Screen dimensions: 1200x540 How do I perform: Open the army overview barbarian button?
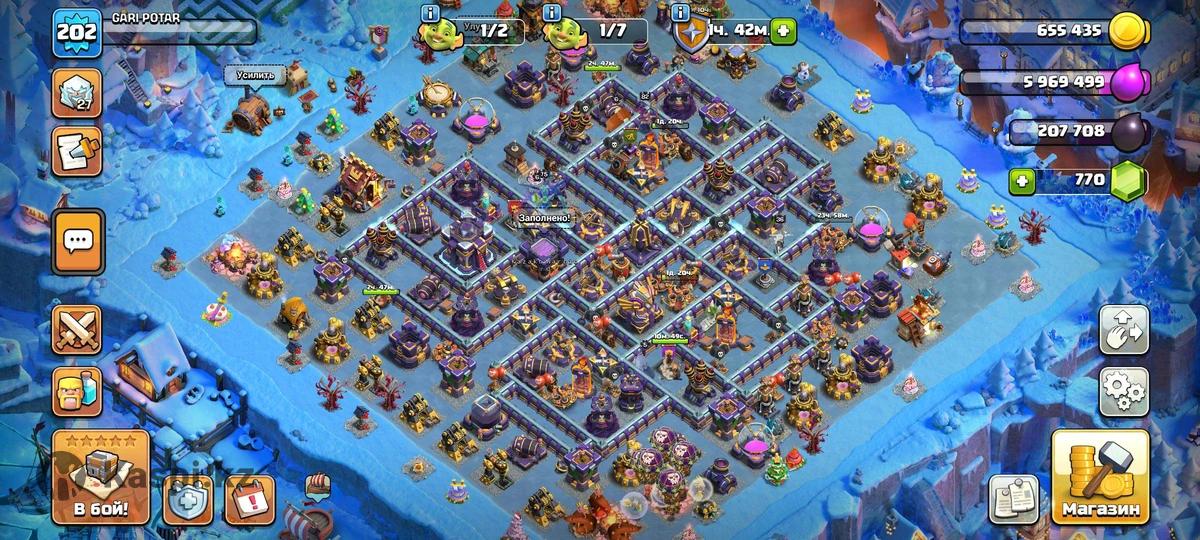click(78, 390)
